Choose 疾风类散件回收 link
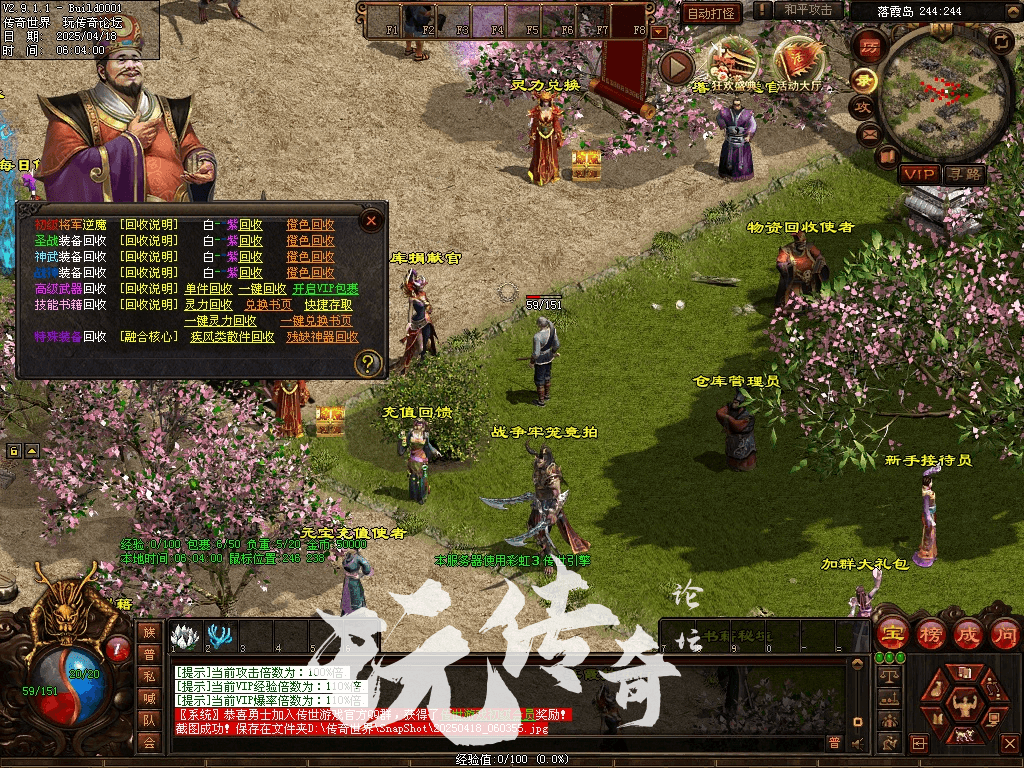Image resolution: width=1024 pixels, height=768 pixels. click(x=233, y=338)
